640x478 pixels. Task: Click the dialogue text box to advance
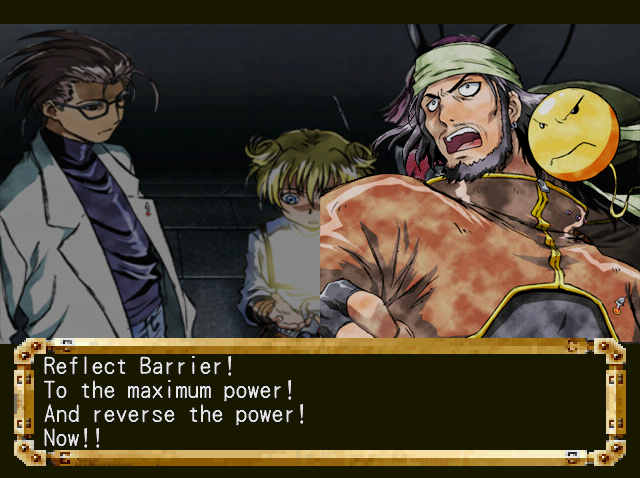(318, 402)
